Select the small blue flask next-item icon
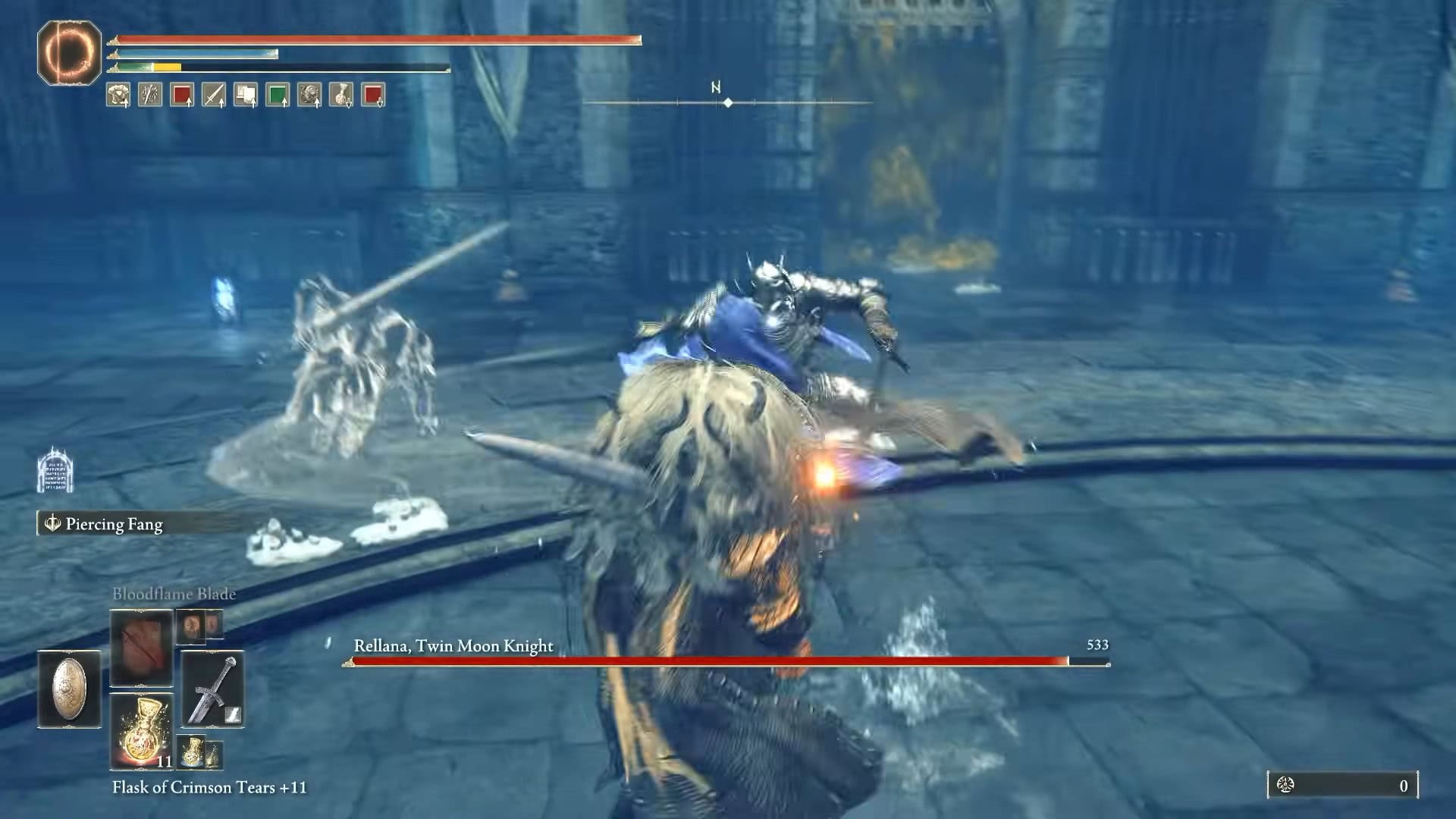Screen dimensions: 1456x819 [x=192, y=752]
